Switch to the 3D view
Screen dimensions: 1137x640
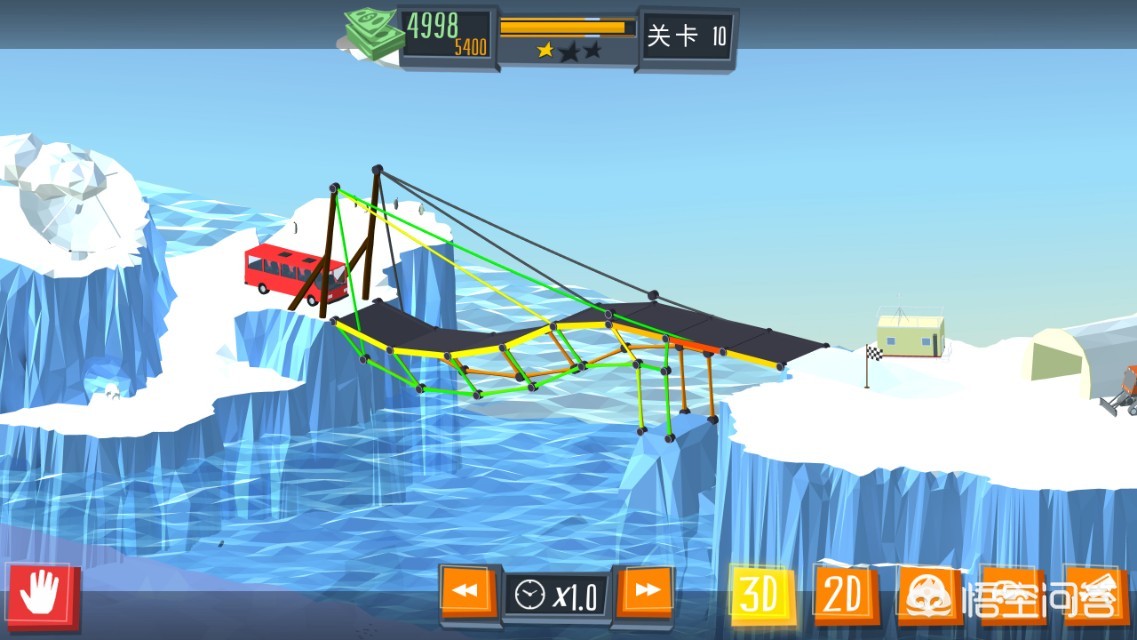click(762, 595)
